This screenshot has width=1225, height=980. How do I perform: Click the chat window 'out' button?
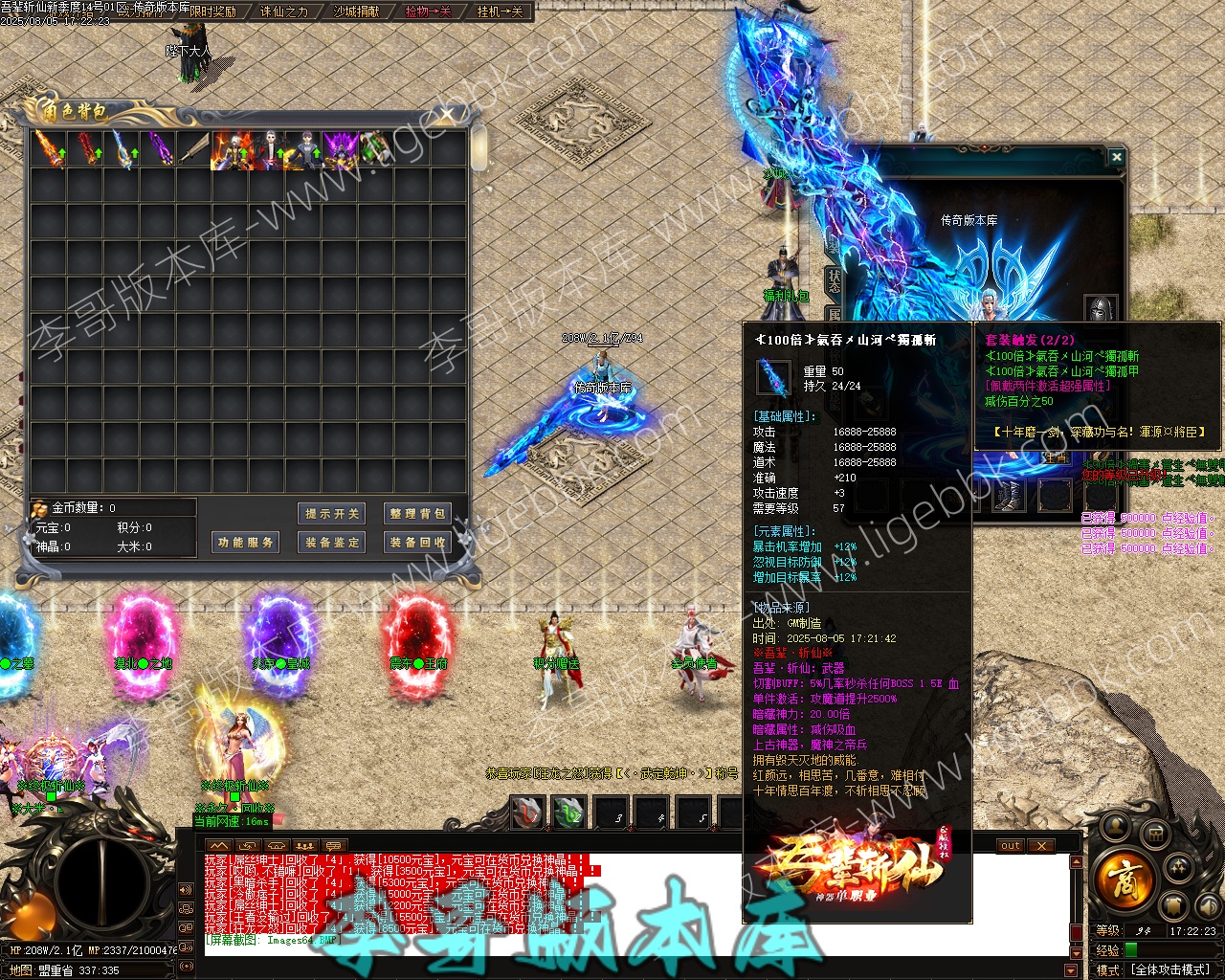point(1011,846)
